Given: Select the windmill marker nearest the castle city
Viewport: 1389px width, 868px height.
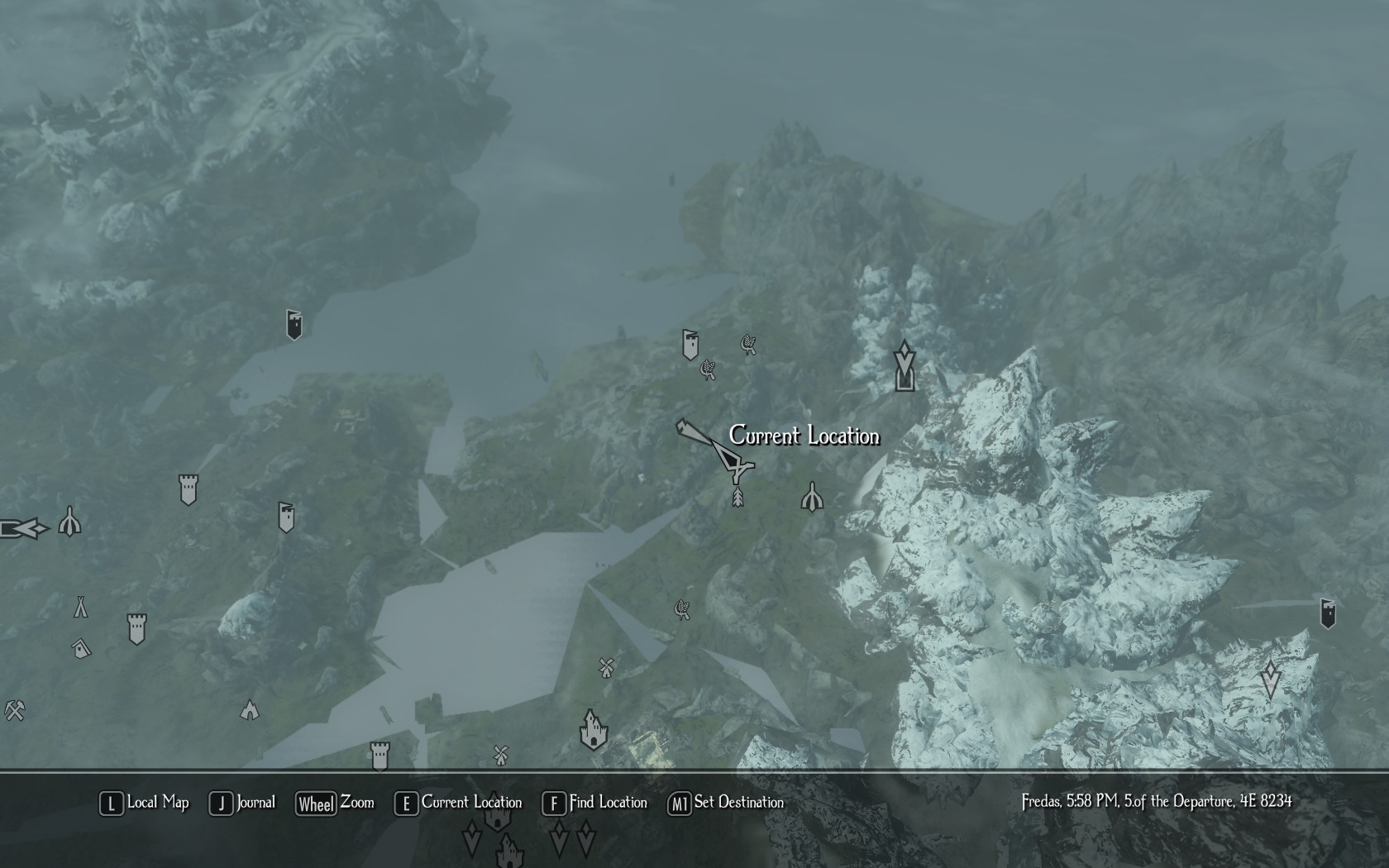Looking at the screenshot, I should (x=607, y=668).
